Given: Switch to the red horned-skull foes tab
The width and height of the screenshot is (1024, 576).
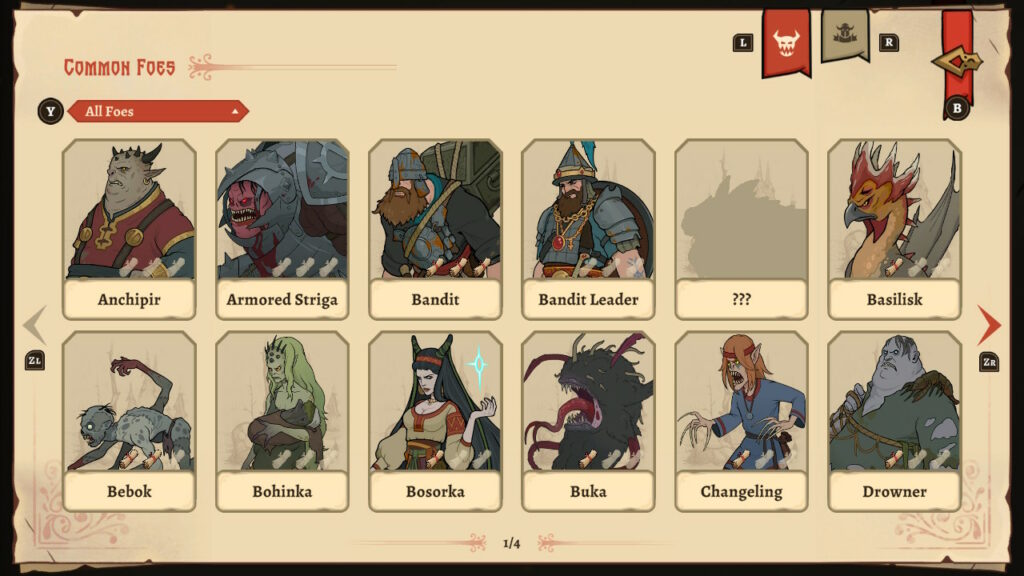Looking at the screenshot, I should coord(786,41).
